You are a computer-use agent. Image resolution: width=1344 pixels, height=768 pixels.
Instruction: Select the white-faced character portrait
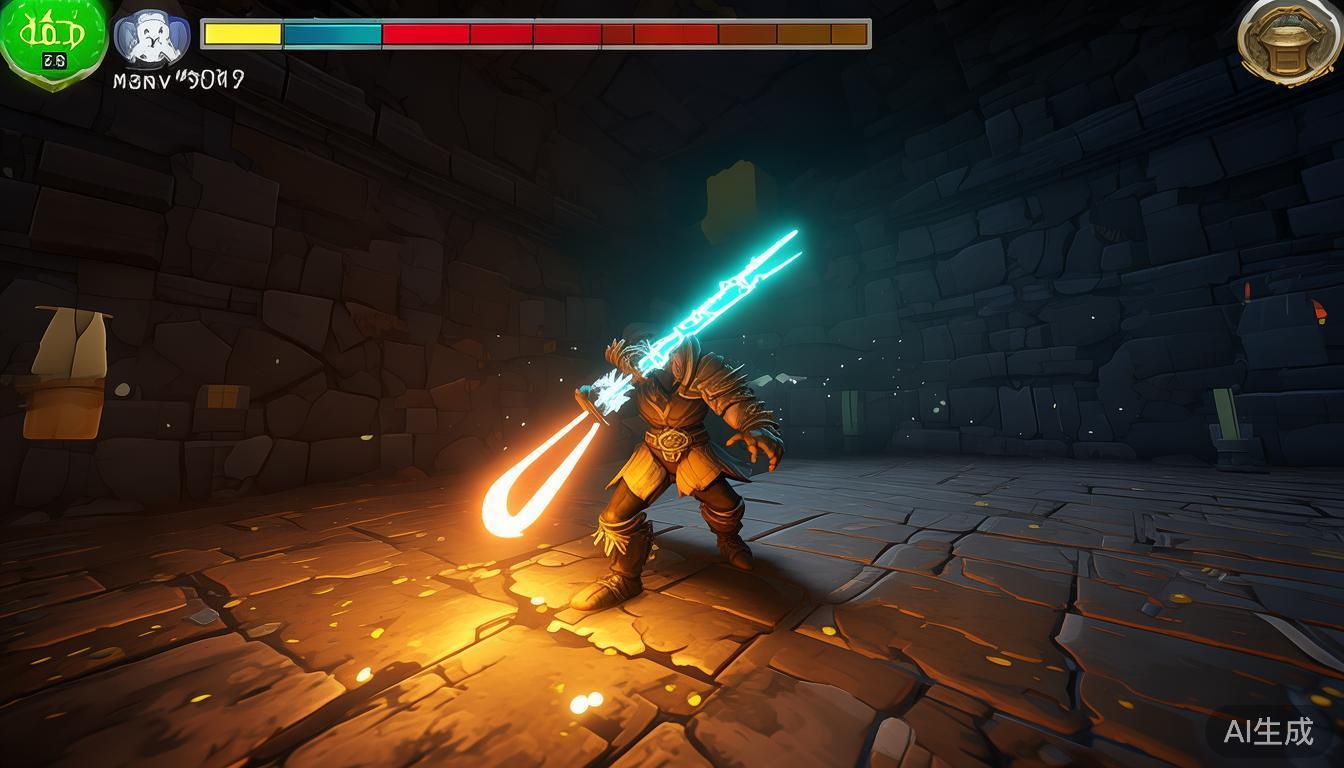151,40
